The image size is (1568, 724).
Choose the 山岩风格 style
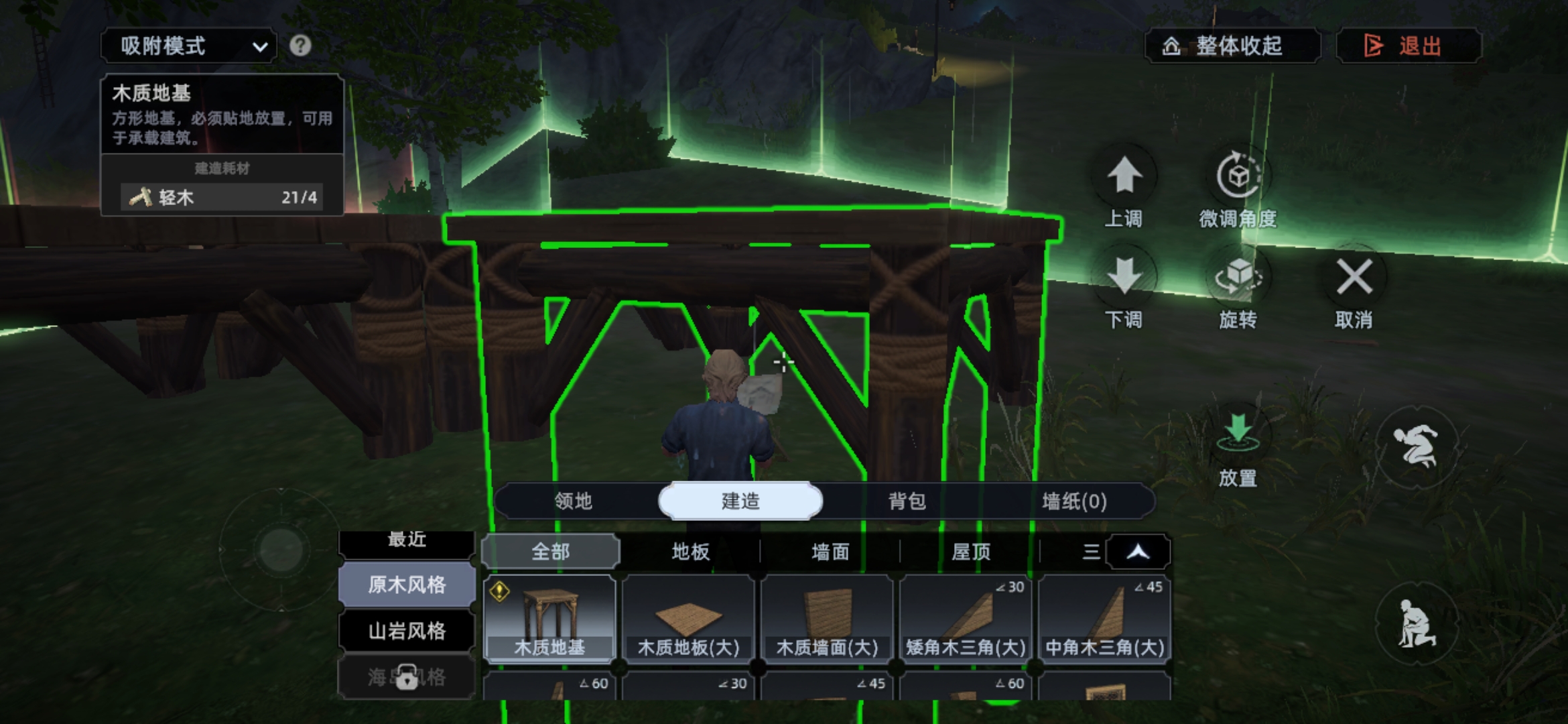pos(407,631)
